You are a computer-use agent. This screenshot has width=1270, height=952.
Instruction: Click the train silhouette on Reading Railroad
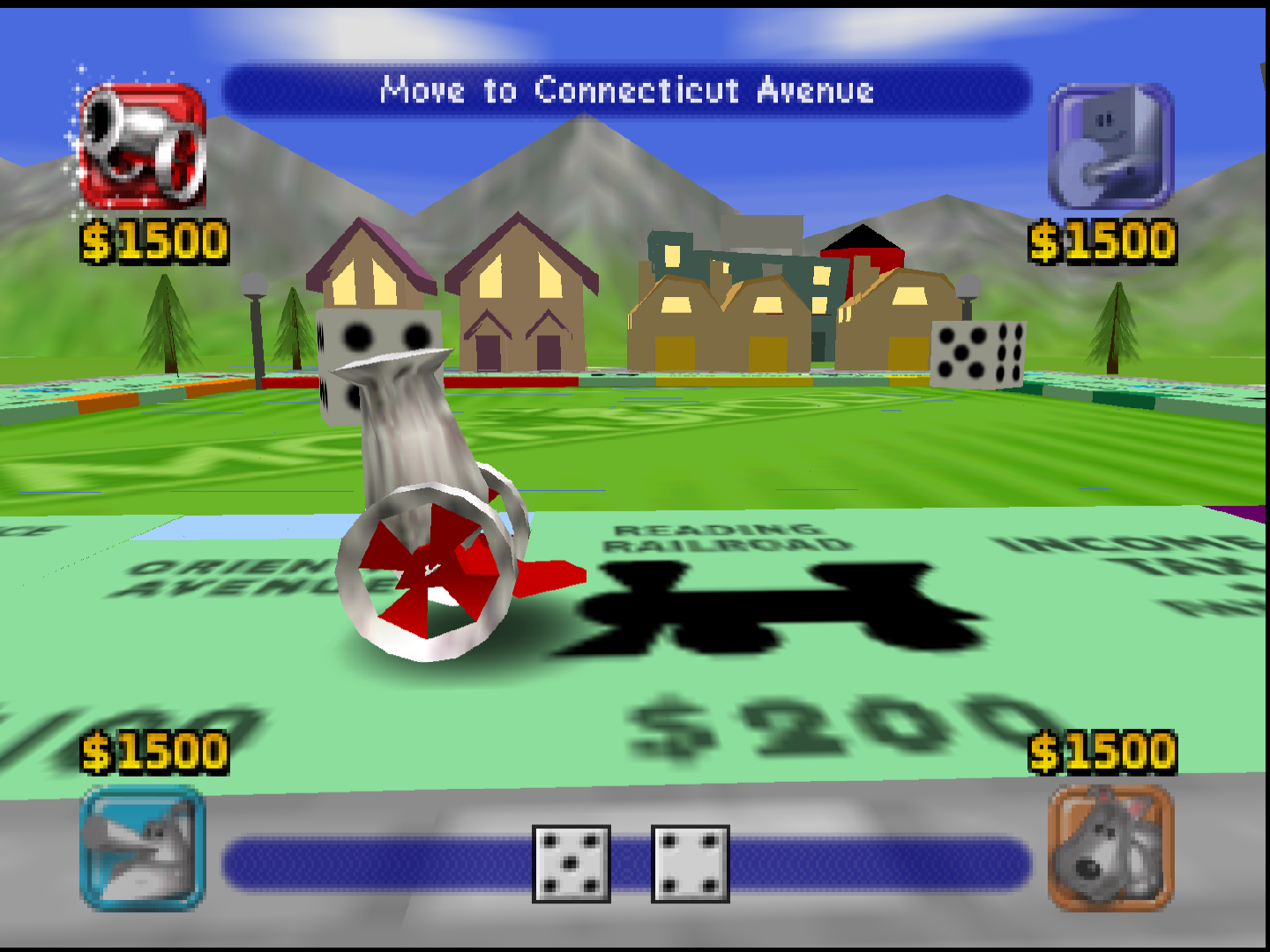point(776,608)
